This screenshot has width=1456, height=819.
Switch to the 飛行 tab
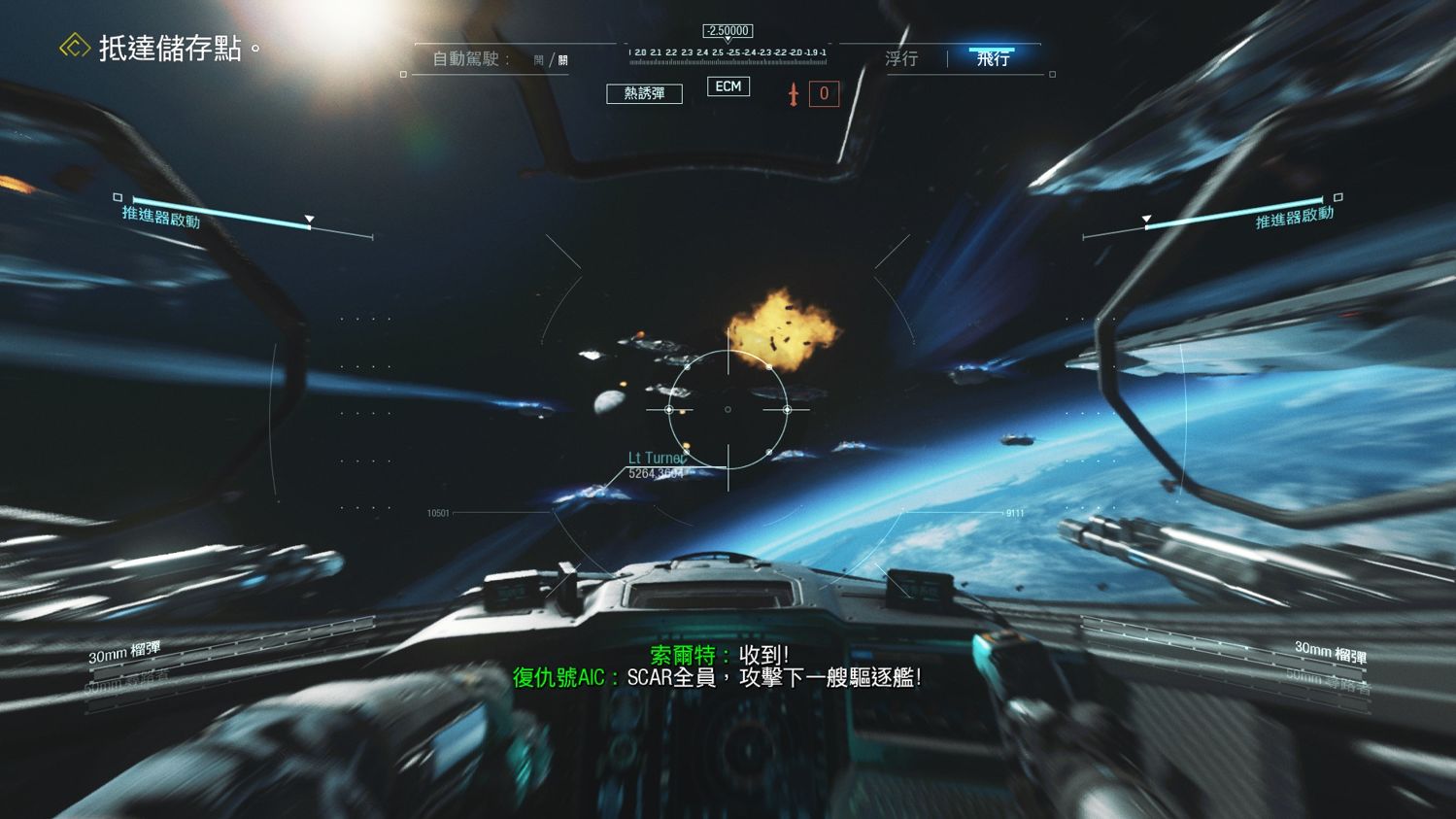pyautogui.click(x=993, y=58)
